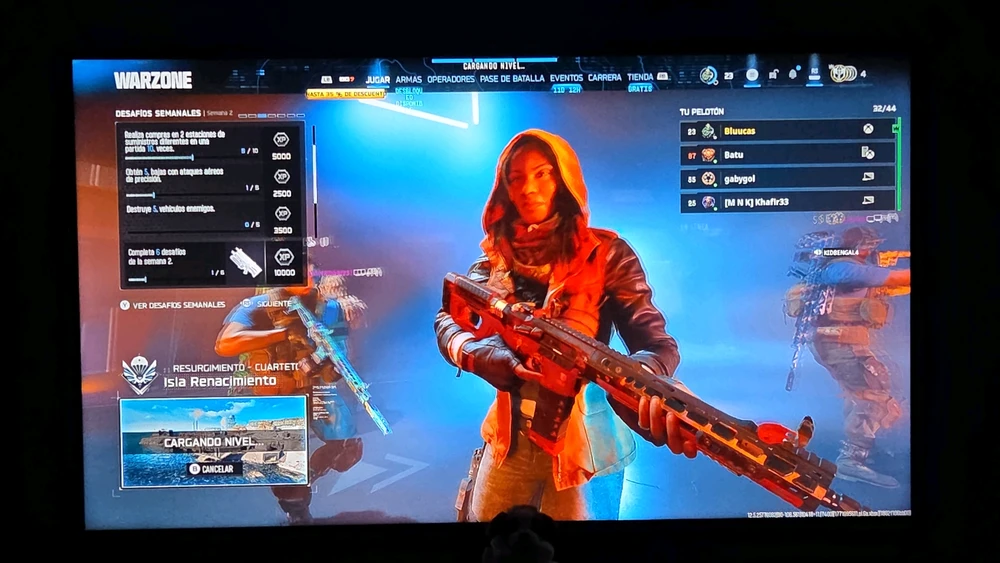Select the supply station purchases challenge

pos(208,145)
